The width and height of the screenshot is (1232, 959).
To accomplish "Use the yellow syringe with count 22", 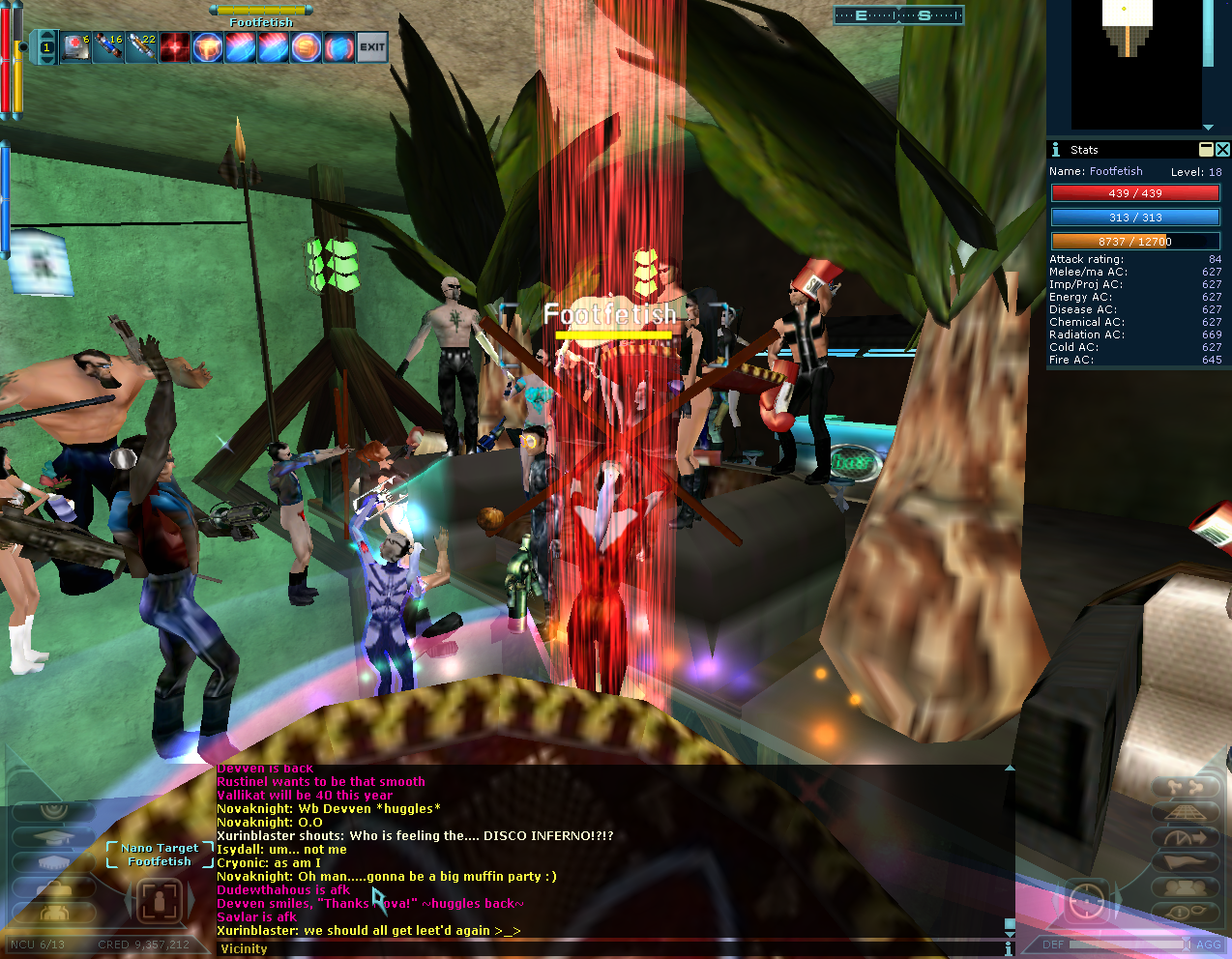I will click(x=141, y=46).
